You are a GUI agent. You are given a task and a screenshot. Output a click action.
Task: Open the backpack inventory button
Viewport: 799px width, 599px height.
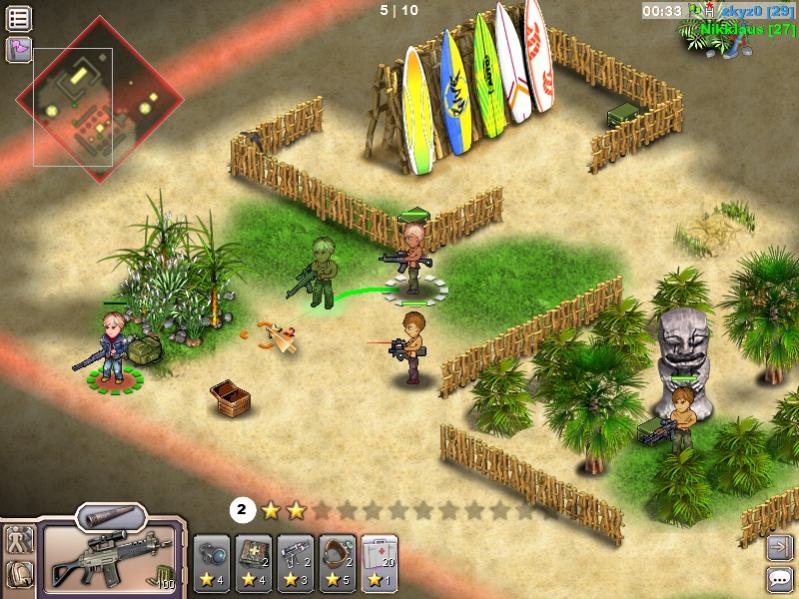tap(20, 574)
